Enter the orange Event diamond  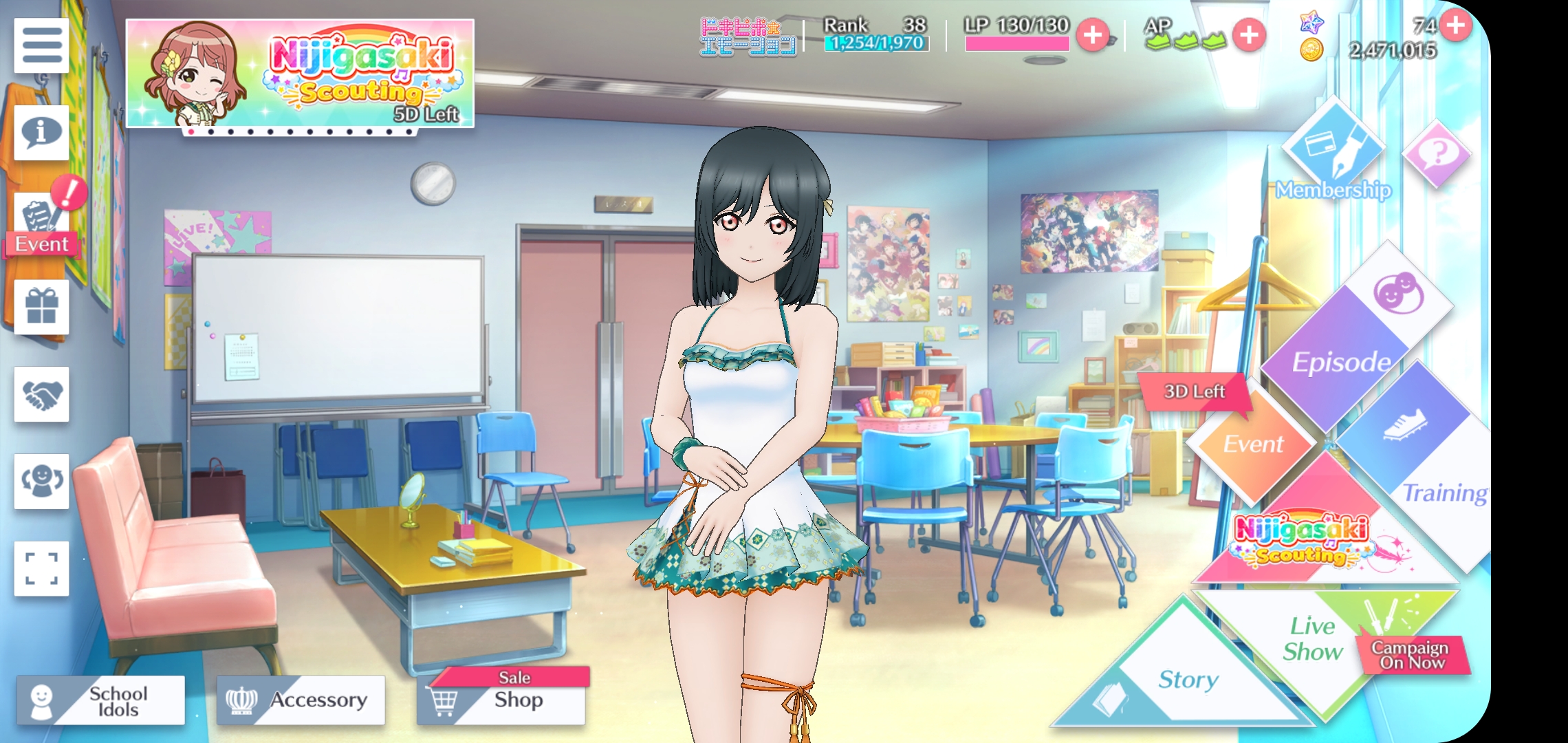coord(1253,444)
